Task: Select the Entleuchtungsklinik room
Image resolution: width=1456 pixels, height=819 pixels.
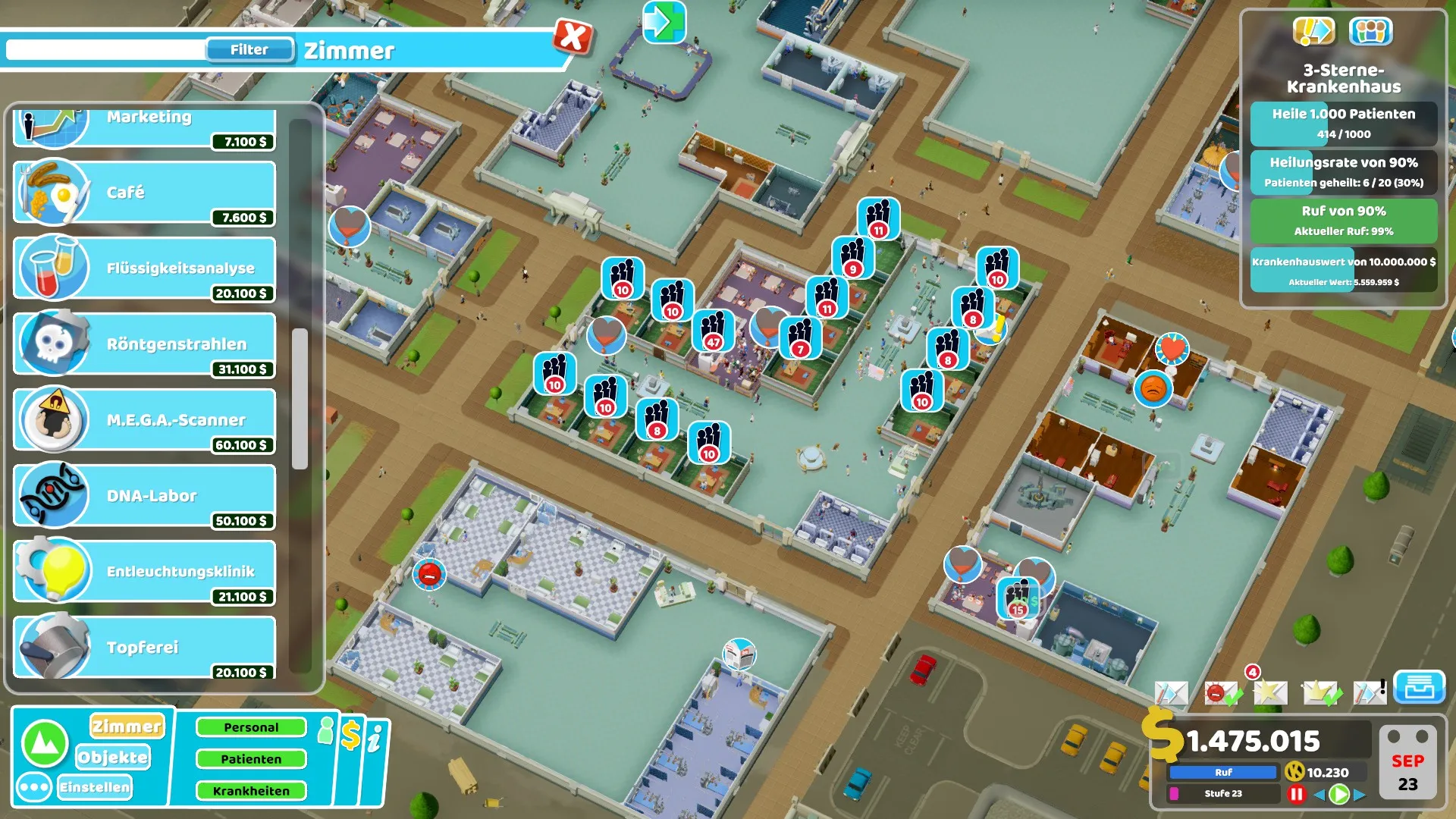Action: [144, 572]
